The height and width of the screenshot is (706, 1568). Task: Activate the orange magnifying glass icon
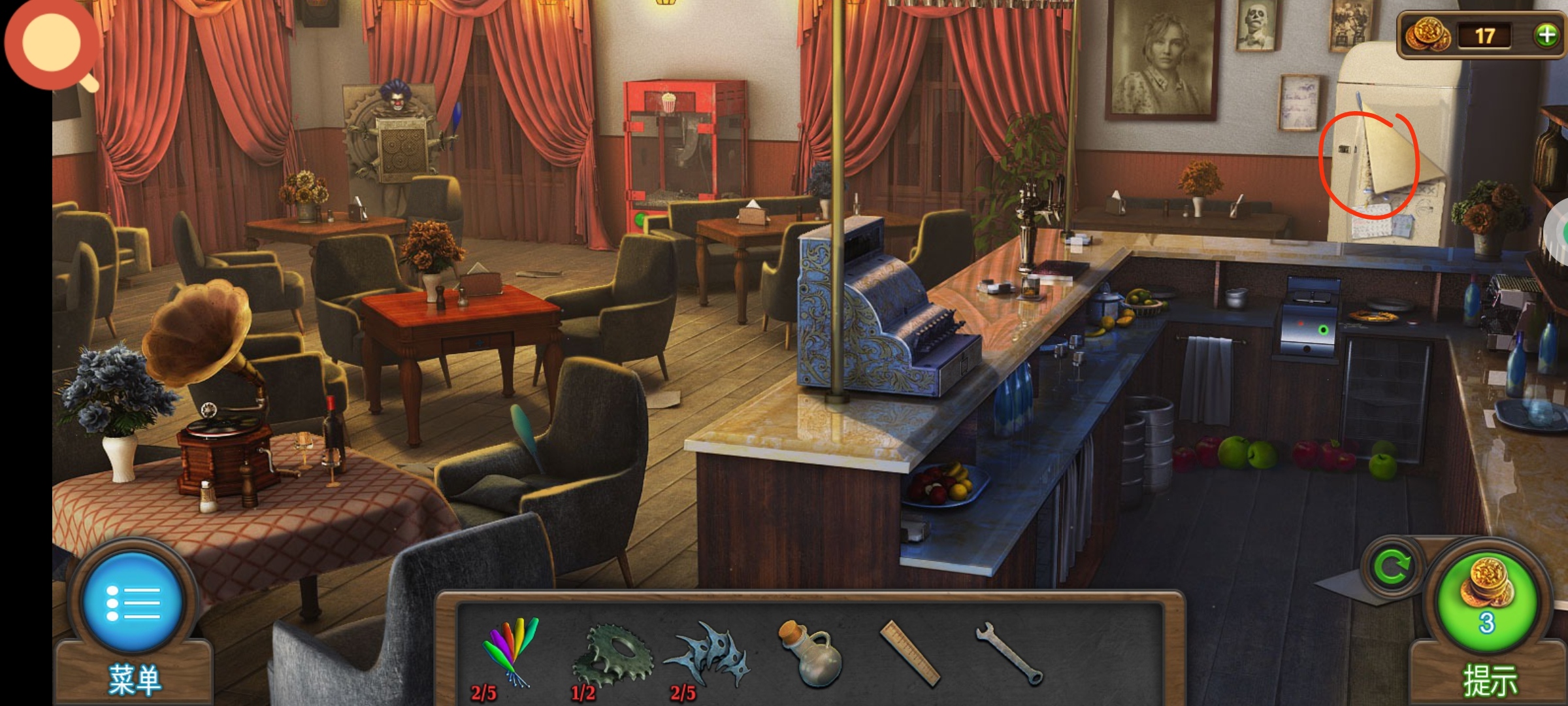click(52, 44)
